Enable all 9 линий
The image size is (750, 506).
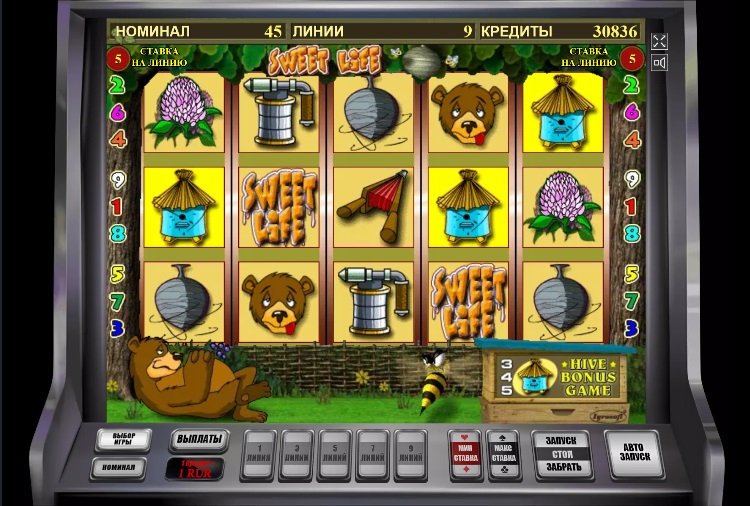click(x=410, y=455)
